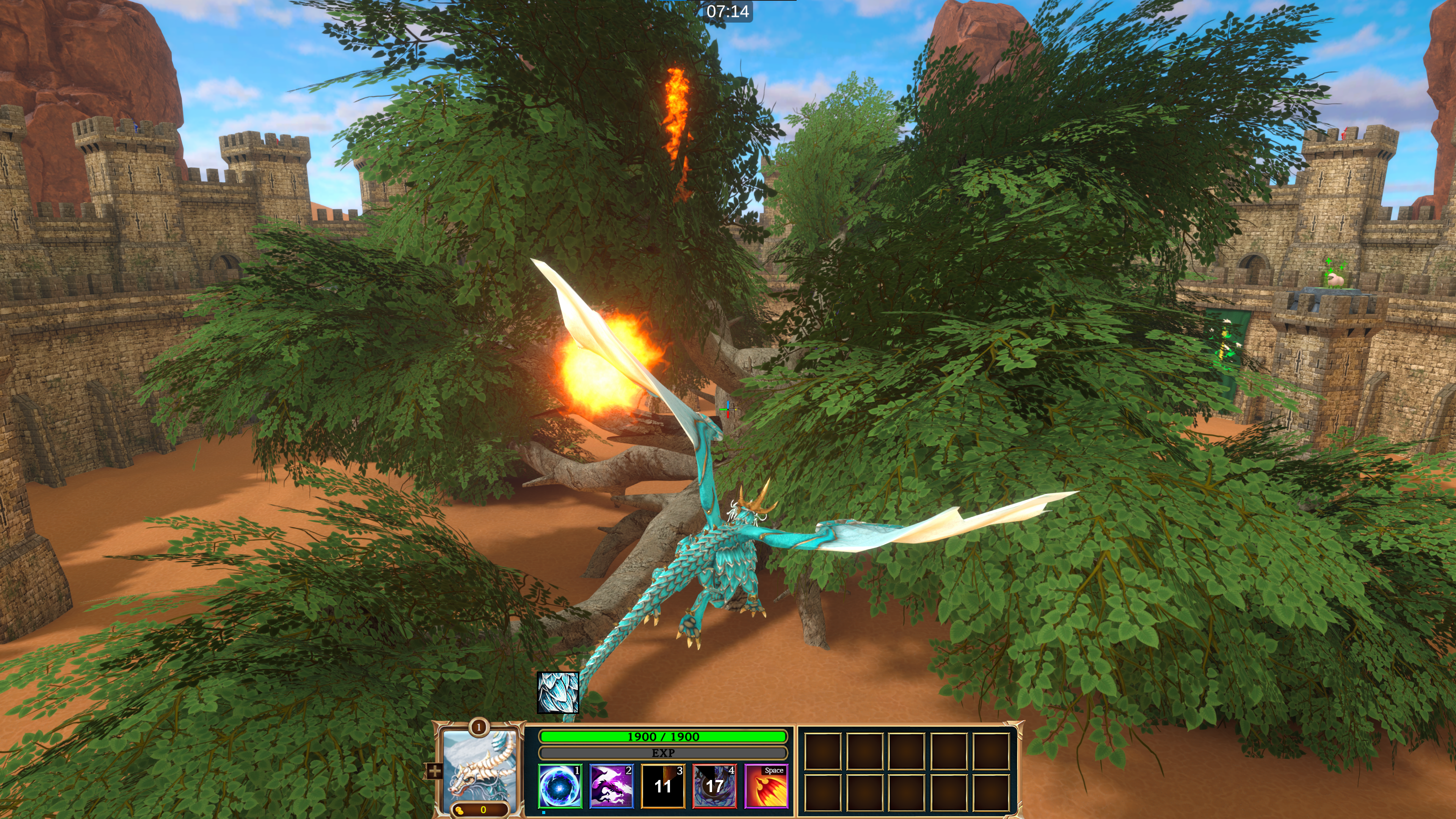Trigger the fiery wing Space ability
1456x819 pixels.
[766, 786]
